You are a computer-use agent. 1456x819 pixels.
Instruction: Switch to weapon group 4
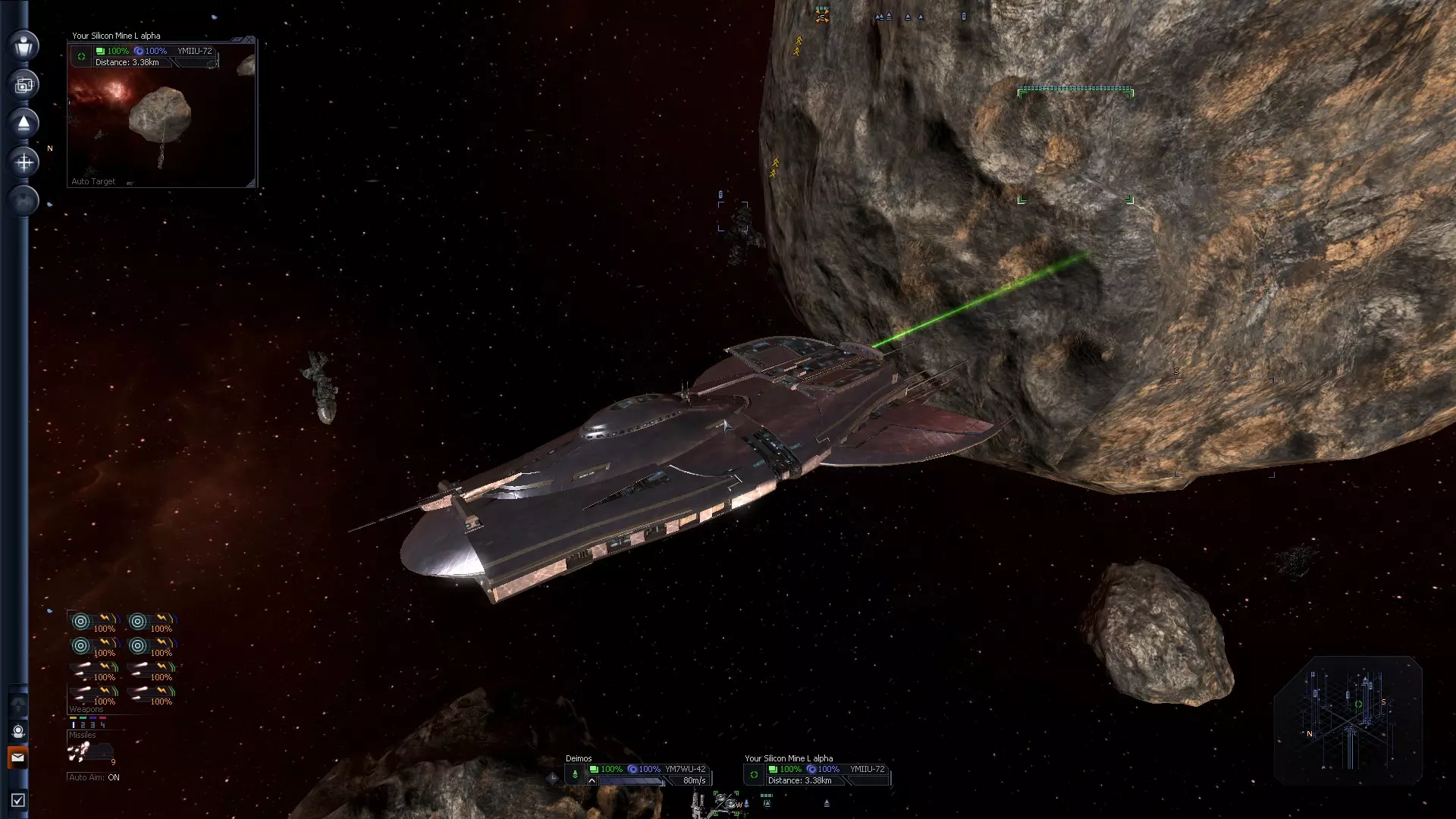click(102, 725)
